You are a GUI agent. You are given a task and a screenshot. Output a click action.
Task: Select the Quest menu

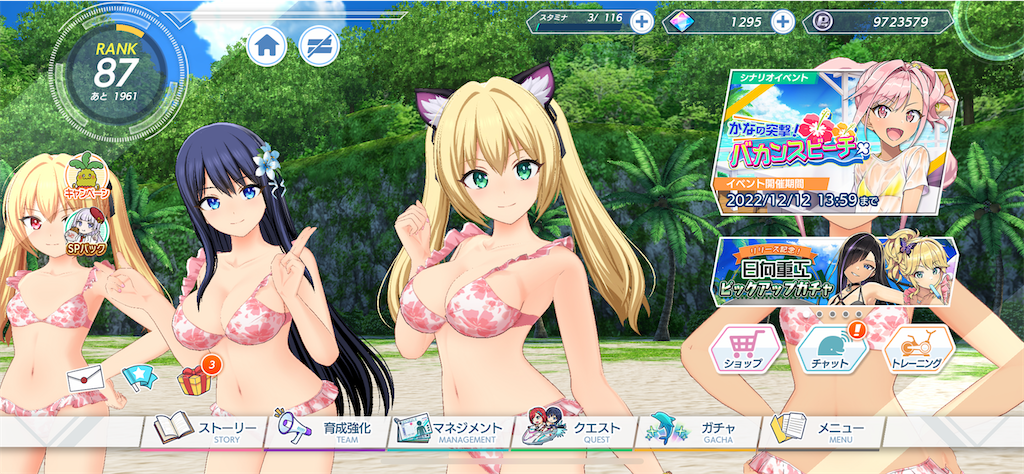[x=576, y=430]
